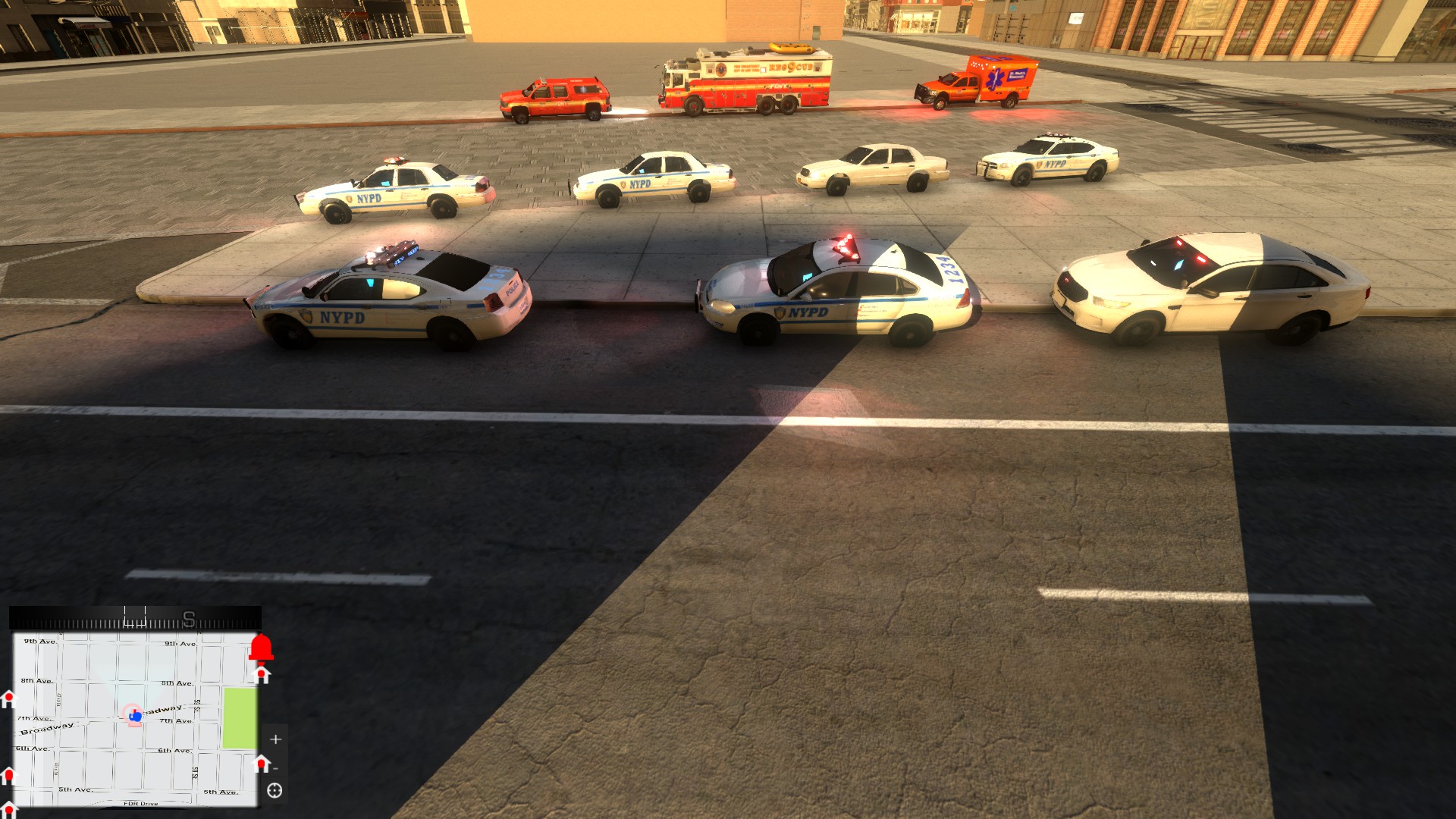Image resolution: width=1456 pixels, height=819 pixels.
Task: Click the green park area on the minimap
Action: [x=239, y=717]
